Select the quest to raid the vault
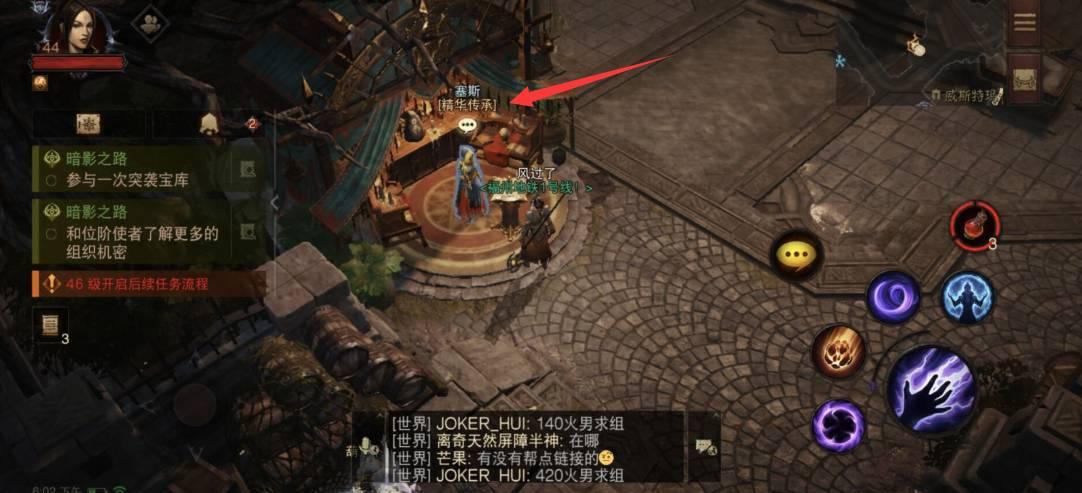Viewport: 1082px width, 493px height. pos(135,170)
